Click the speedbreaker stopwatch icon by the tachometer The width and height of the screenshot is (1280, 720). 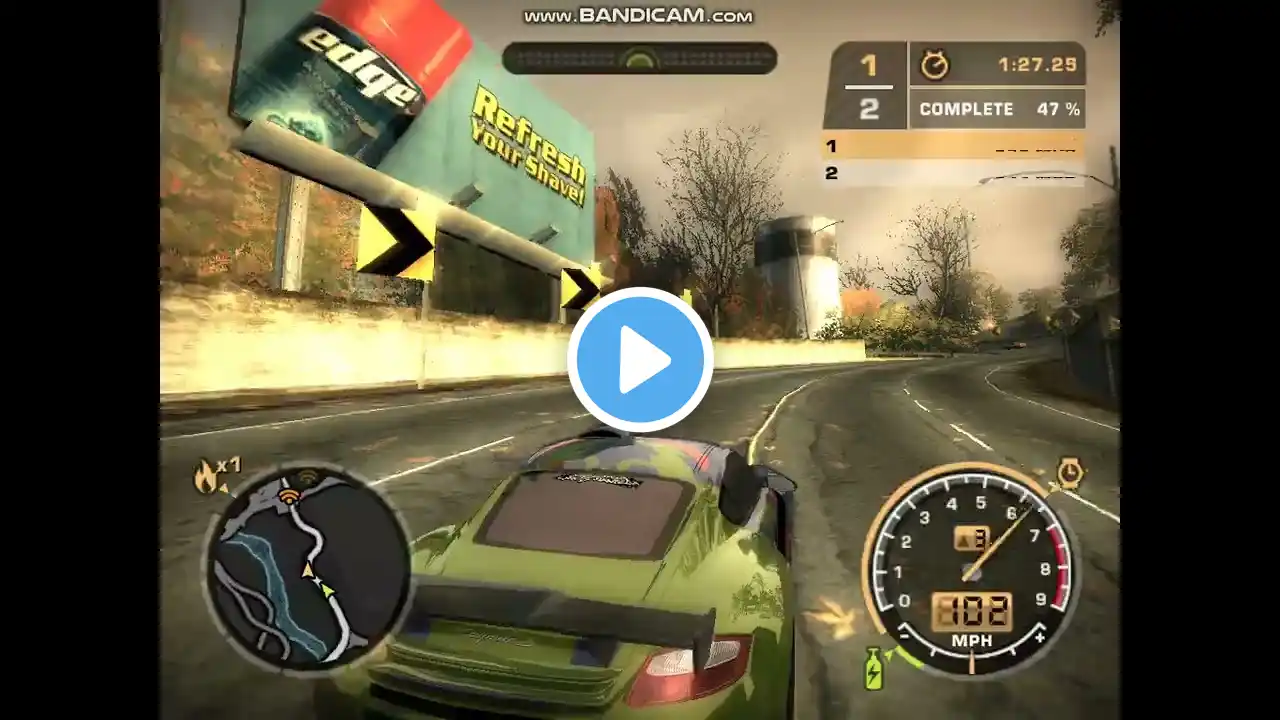tap(1070, 472)
